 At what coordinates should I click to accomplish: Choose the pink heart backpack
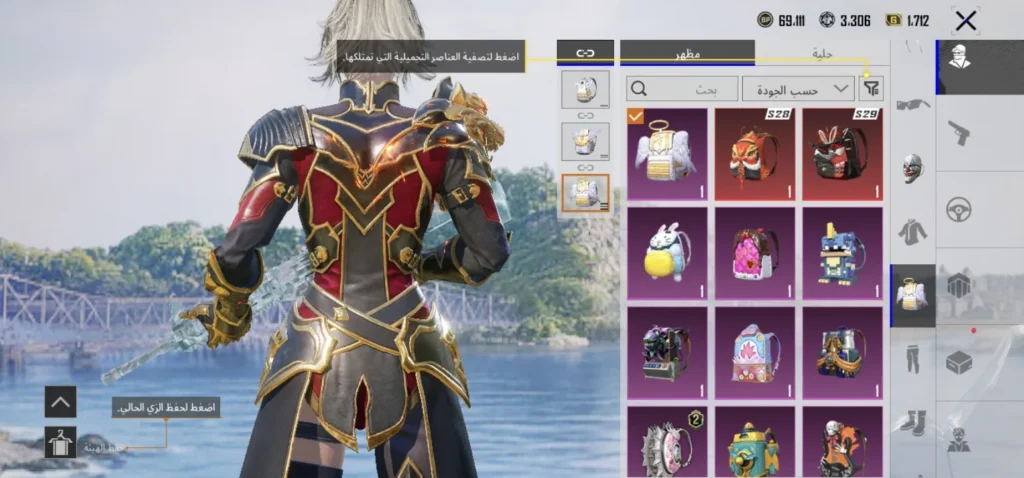coord(755,252)
